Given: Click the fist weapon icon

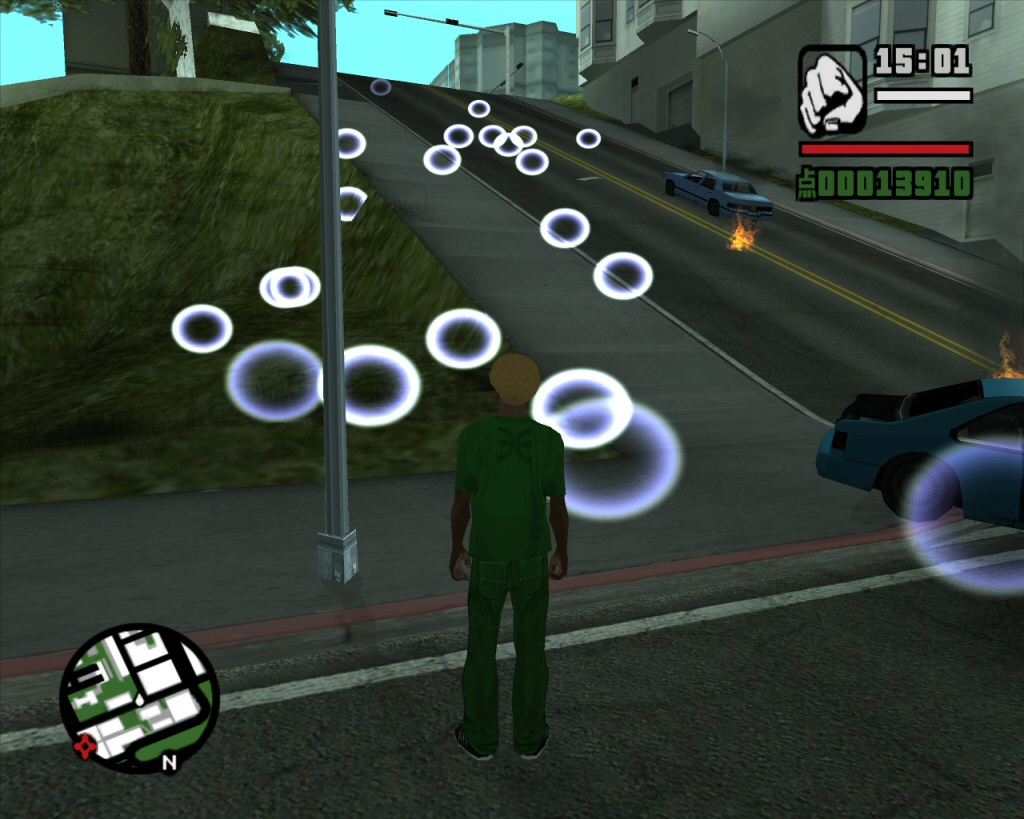Looking at the screenshot, I should pos(831,90).
